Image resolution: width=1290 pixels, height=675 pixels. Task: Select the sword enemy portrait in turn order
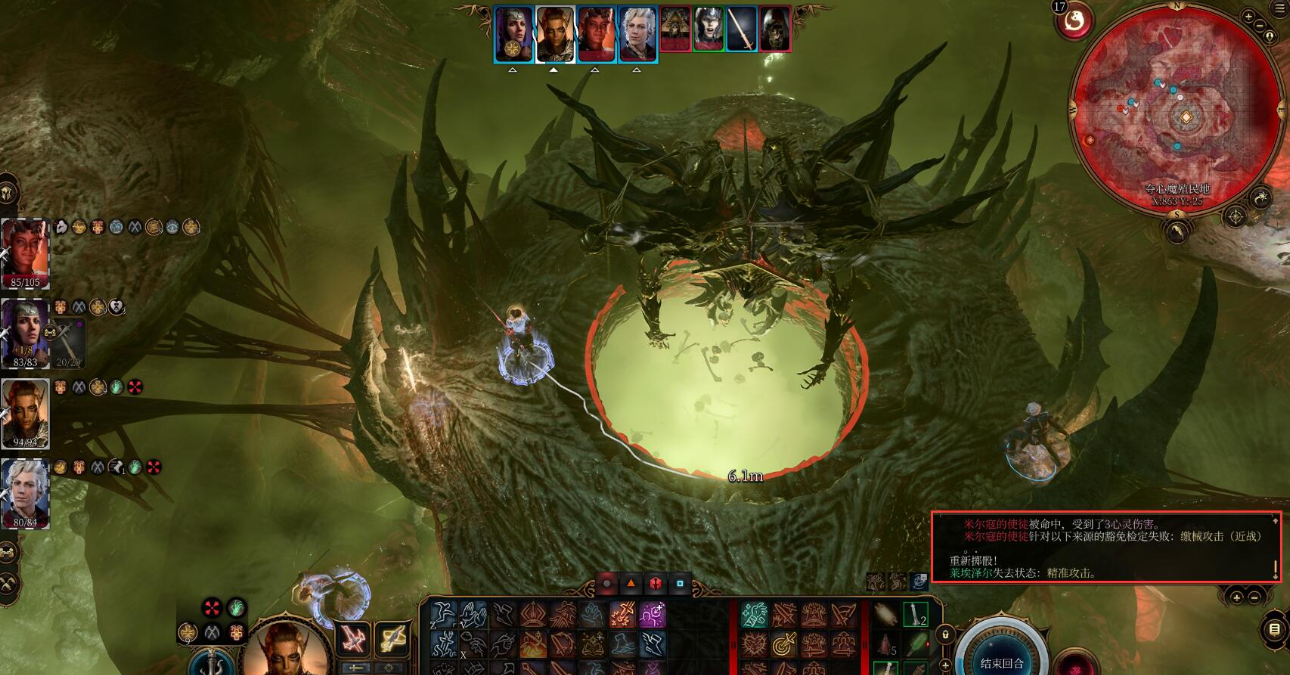(741, 29)
